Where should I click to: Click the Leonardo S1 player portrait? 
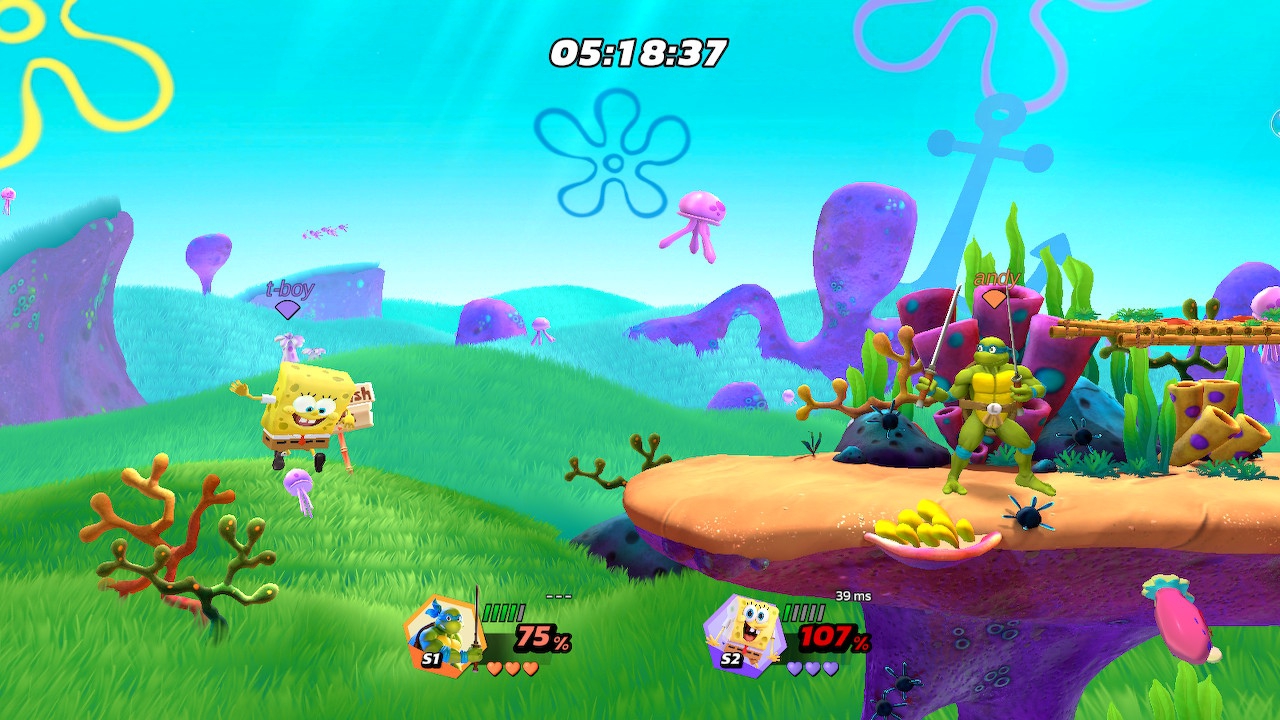(x=440, y=633)
